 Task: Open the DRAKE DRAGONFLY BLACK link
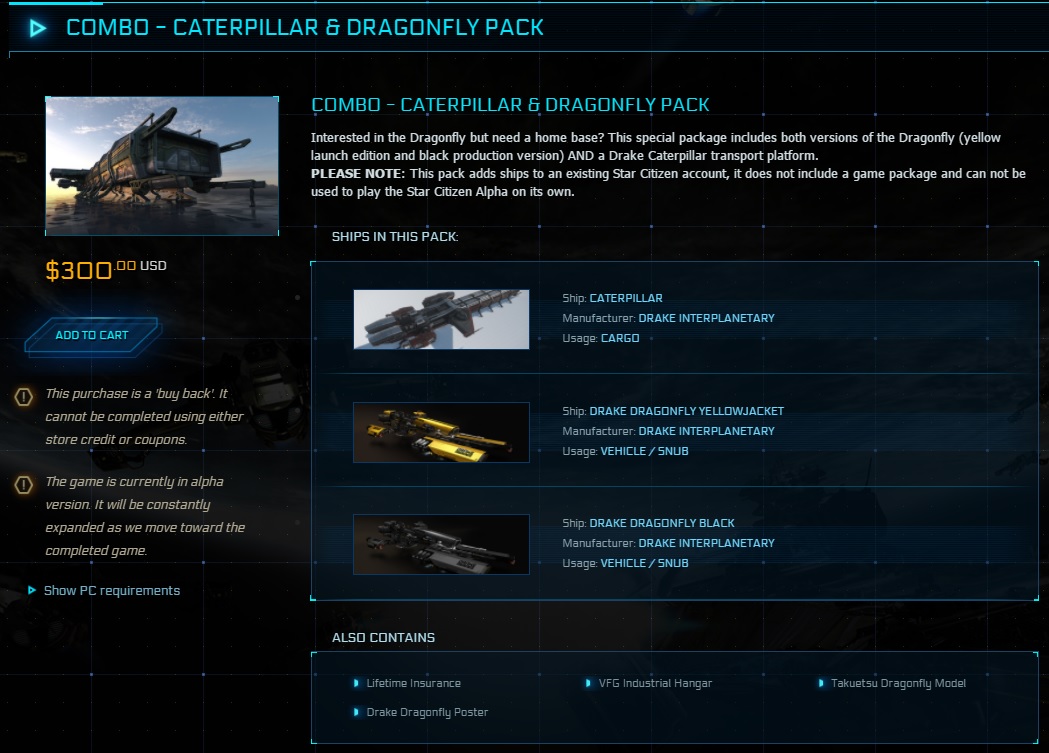tap(662, 523)
